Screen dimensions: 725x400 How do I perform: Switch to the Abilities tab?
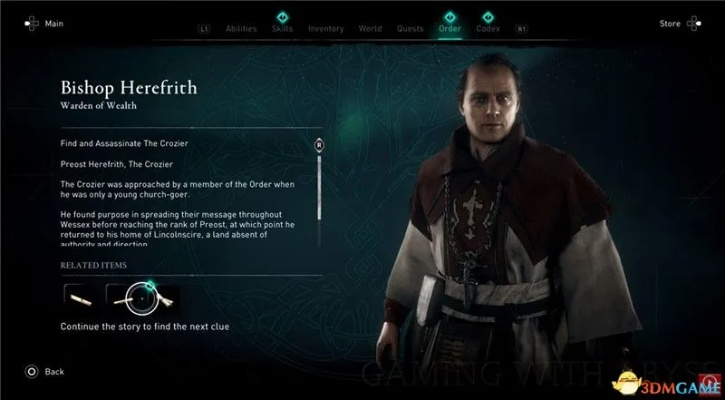click(240, 29)
